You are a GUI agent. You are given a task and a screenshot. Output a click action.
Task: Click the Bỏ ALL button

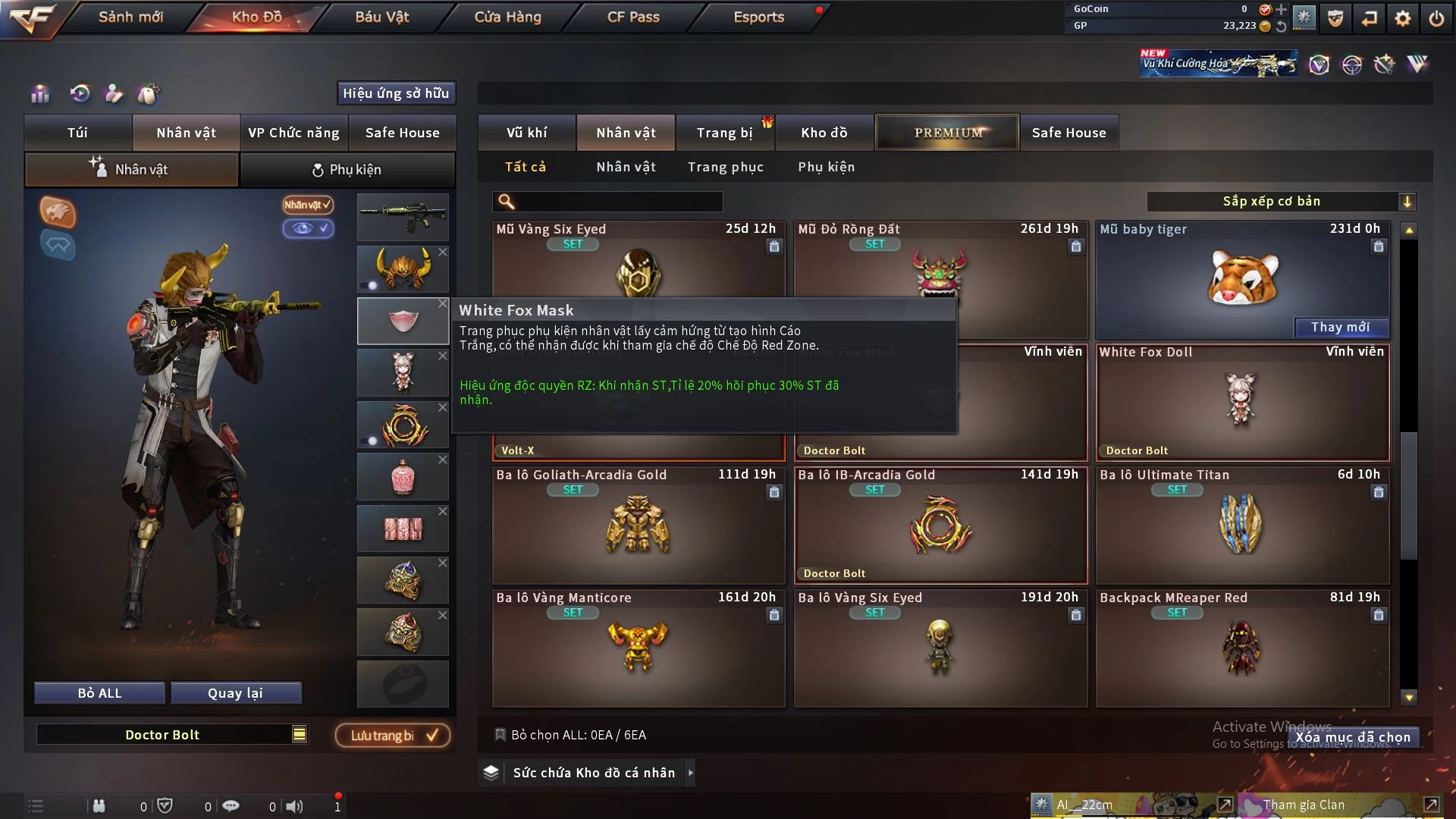99,693
